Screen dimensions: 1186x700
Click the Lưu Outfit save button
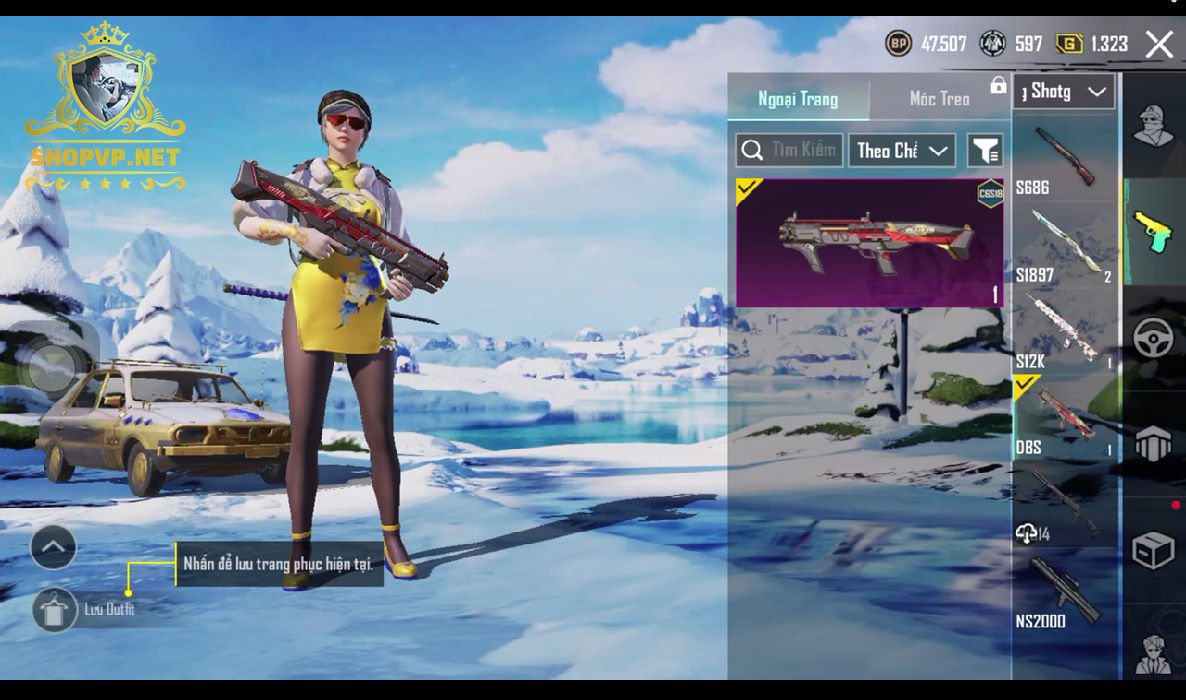pyautogui.click(x=54, y=609)
